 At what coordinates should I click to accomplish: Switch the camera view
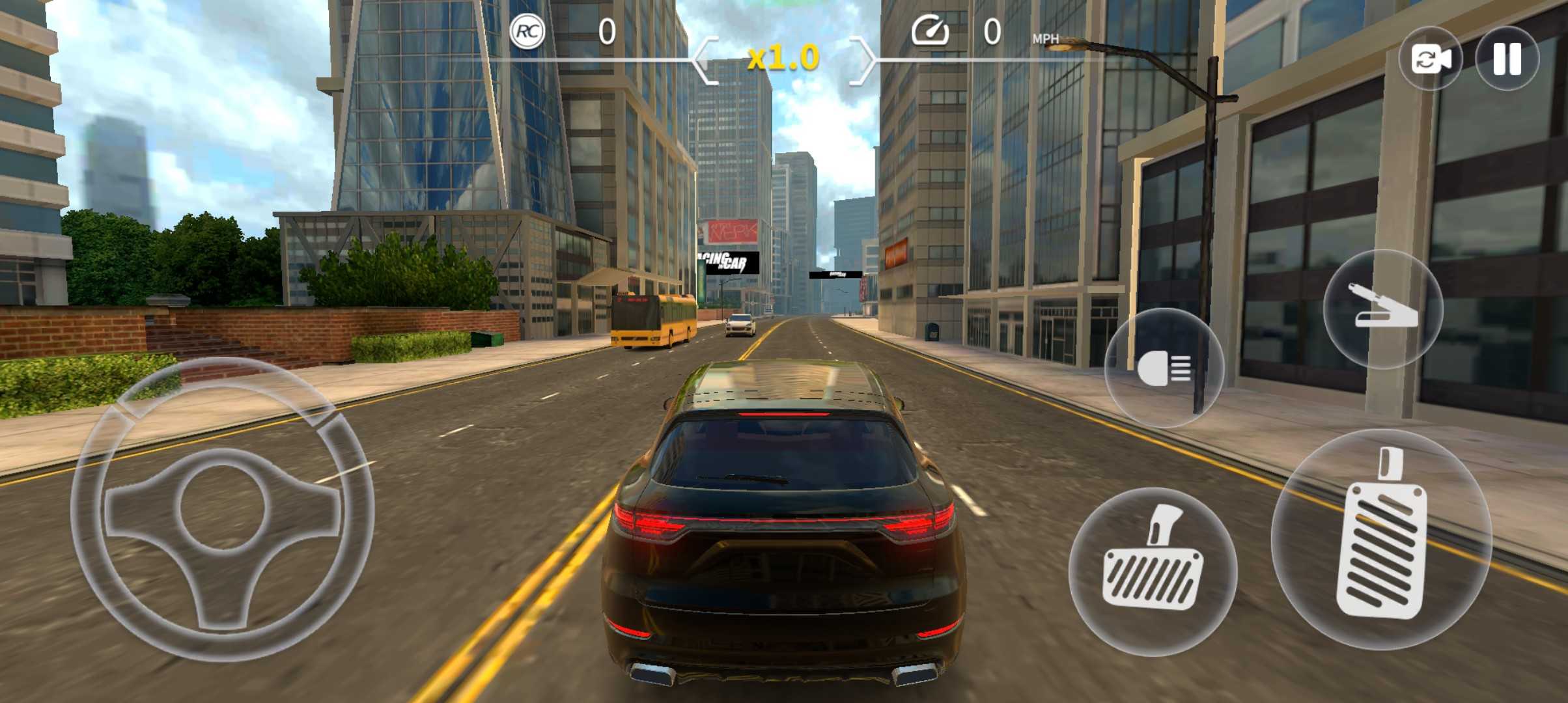(x=1431, y=59)
